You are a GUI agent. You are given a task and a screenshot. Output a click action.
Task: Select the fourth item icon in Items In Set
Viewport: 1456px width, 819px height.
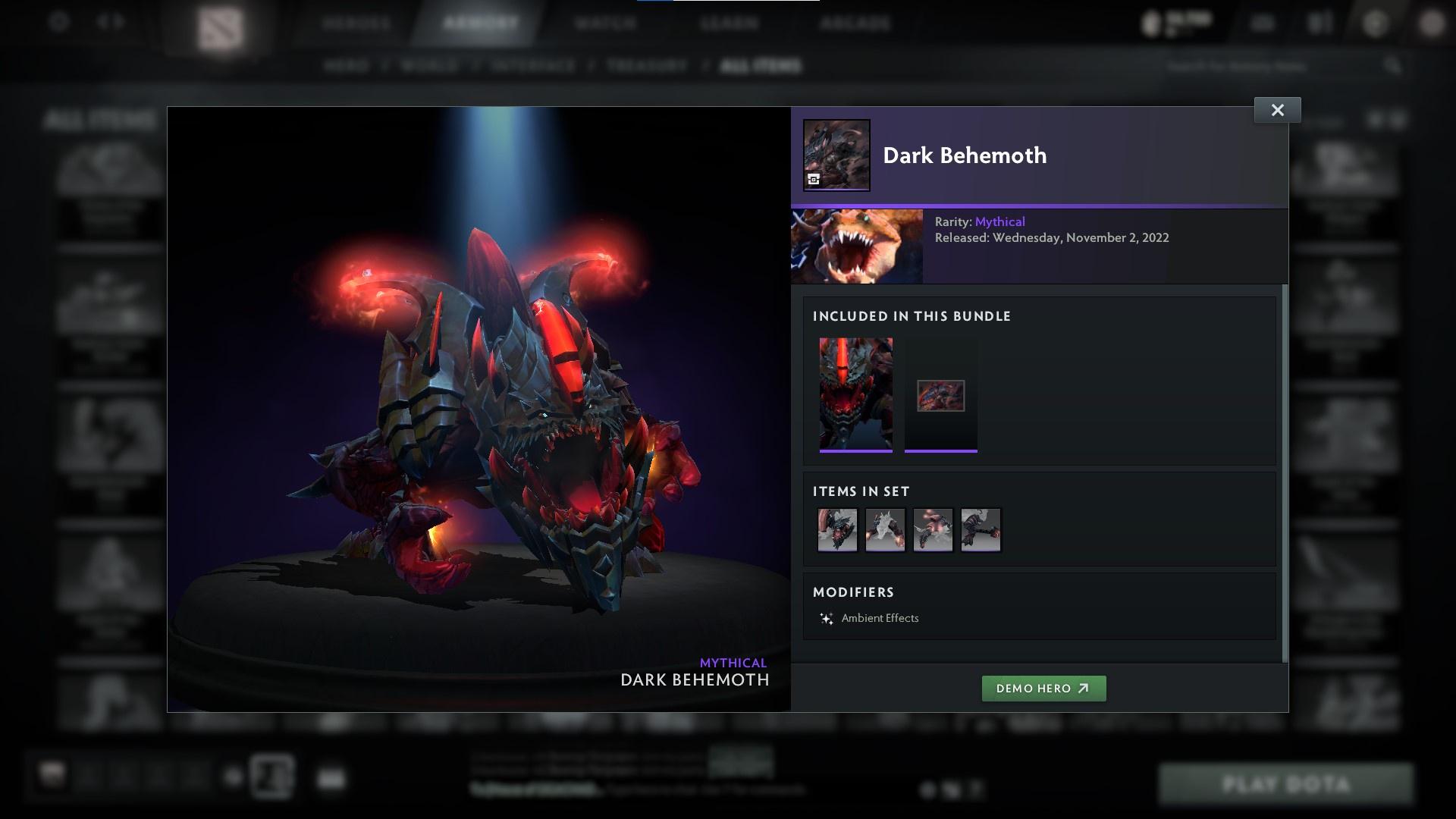[x=980, y=529]
